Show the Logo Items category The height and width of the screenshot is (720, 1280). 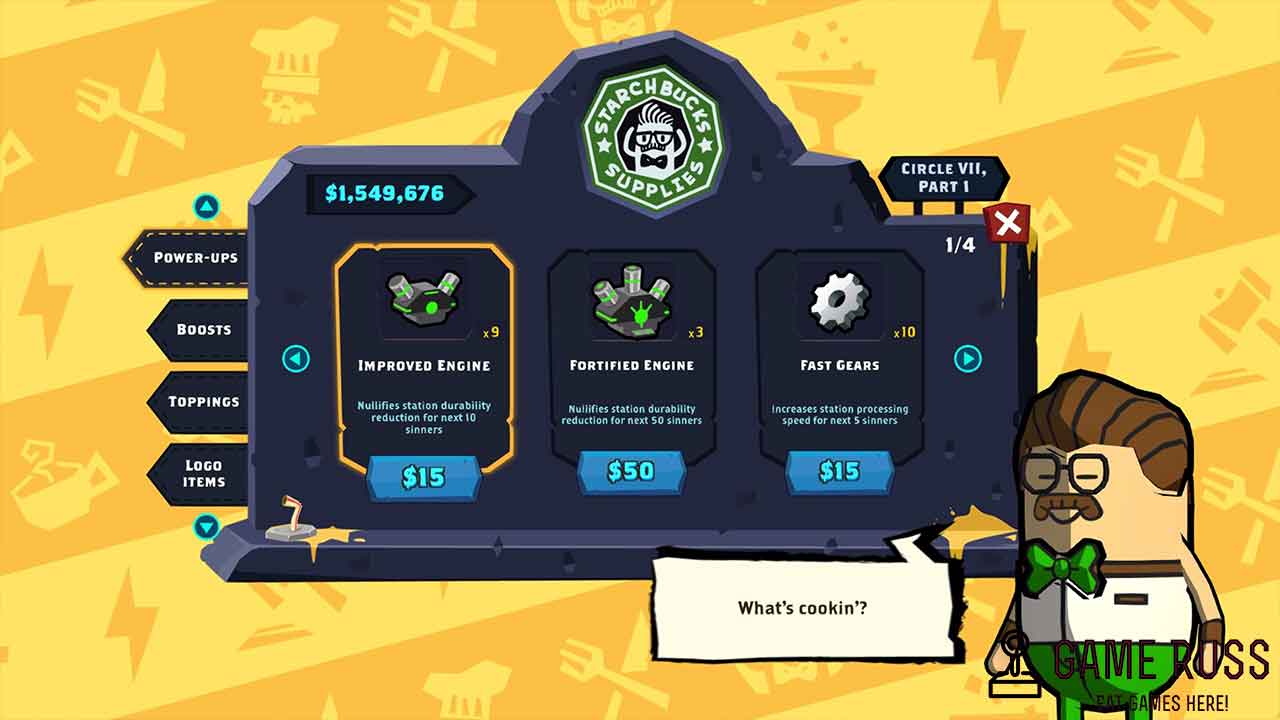203,473
